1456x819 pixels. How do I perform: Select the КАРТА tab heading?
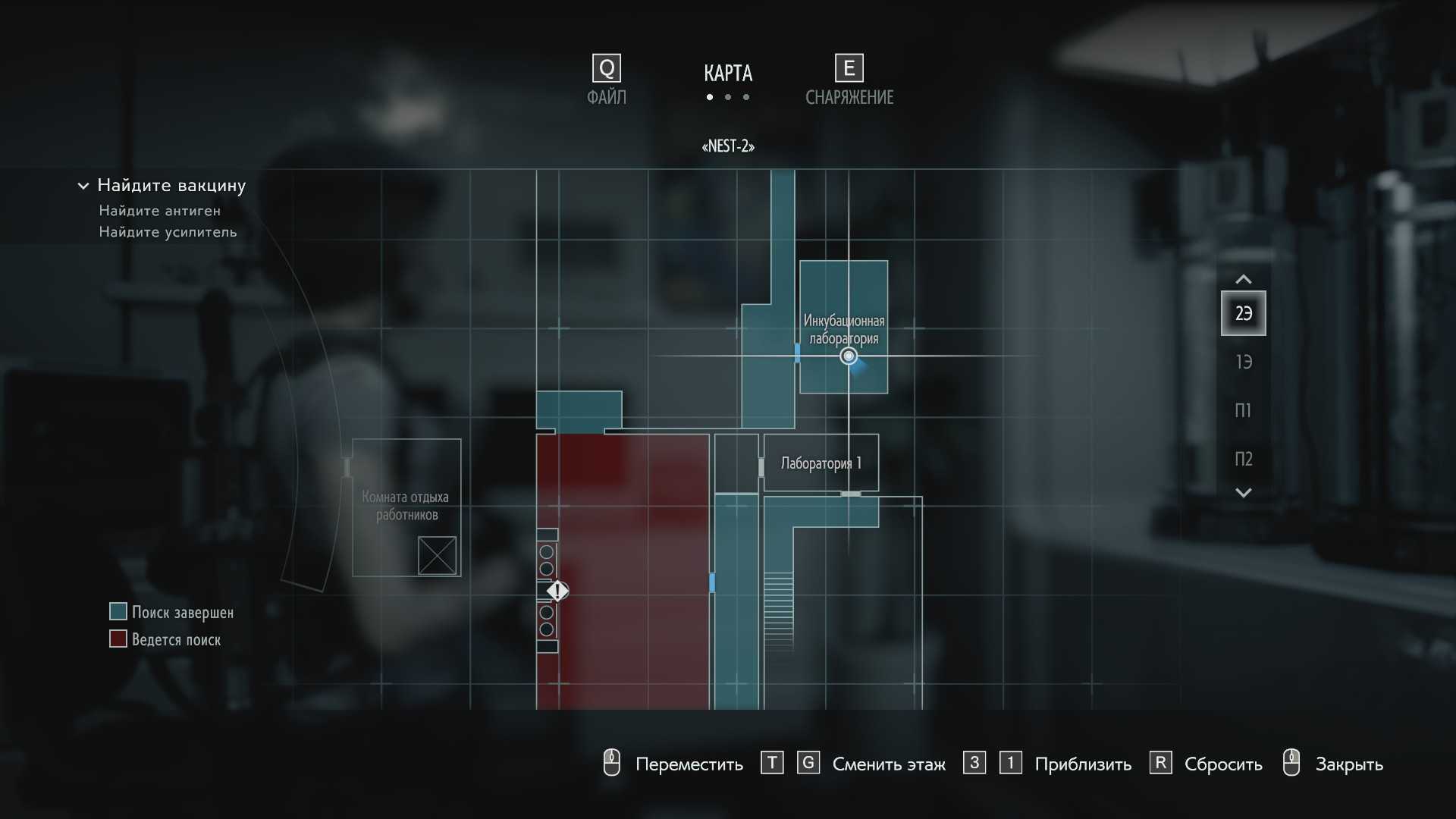[x=727, y=74]
